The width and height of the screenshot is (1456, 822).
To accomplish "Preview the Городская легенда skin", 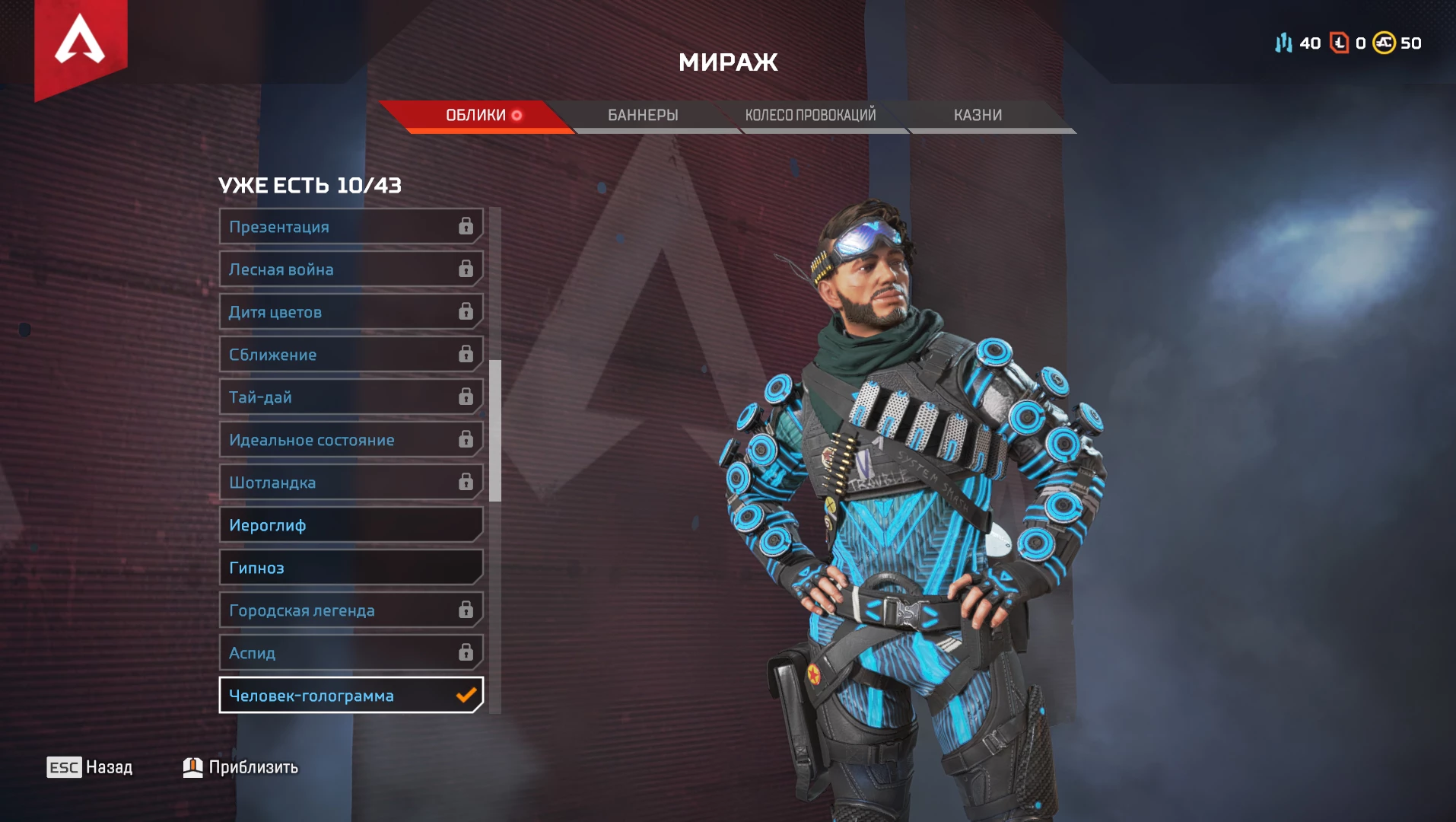I will pyautogui.click(x=351, y=610).
